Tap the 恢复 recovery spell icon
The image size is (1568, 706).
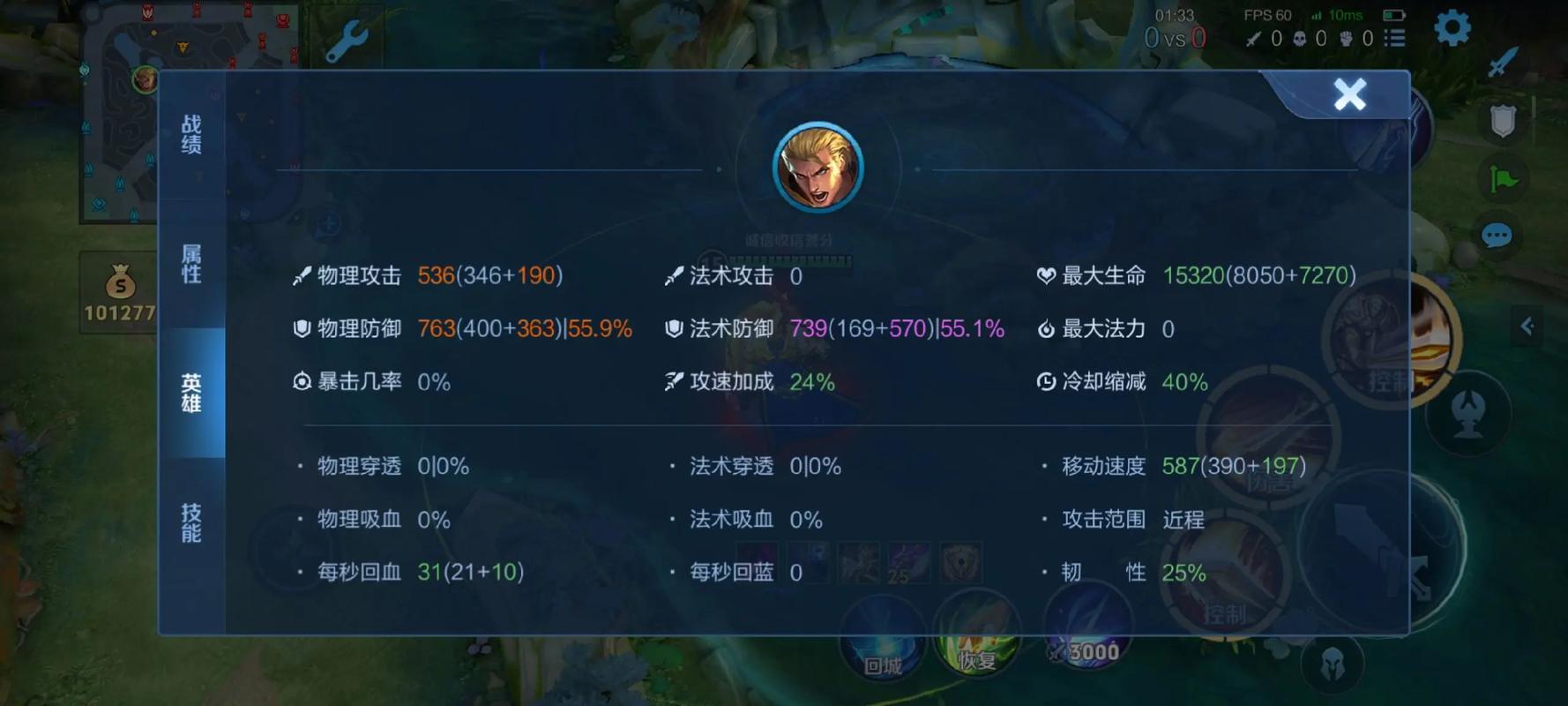pos(977,633)
